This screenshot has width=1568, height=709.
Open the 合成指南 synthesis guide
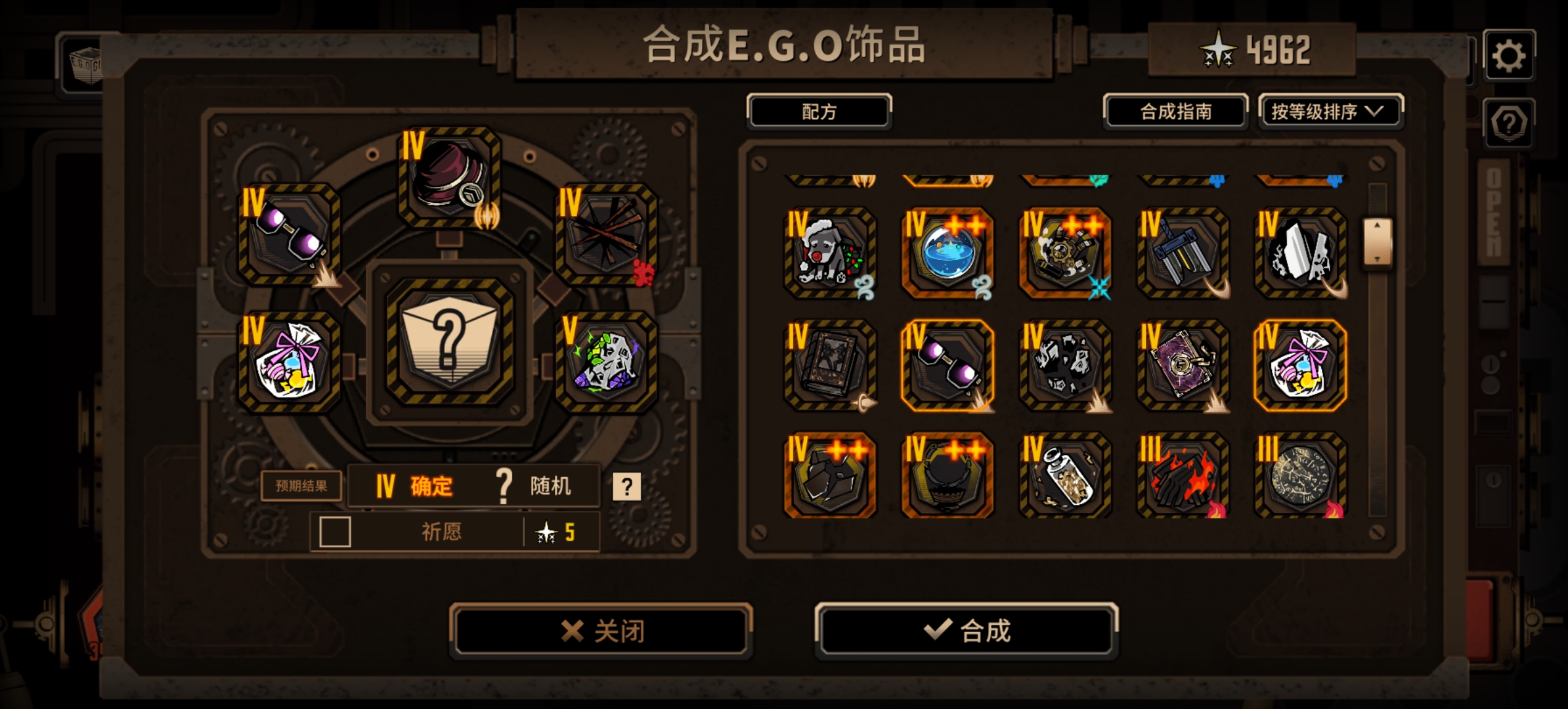click(x=1173, y=112)
